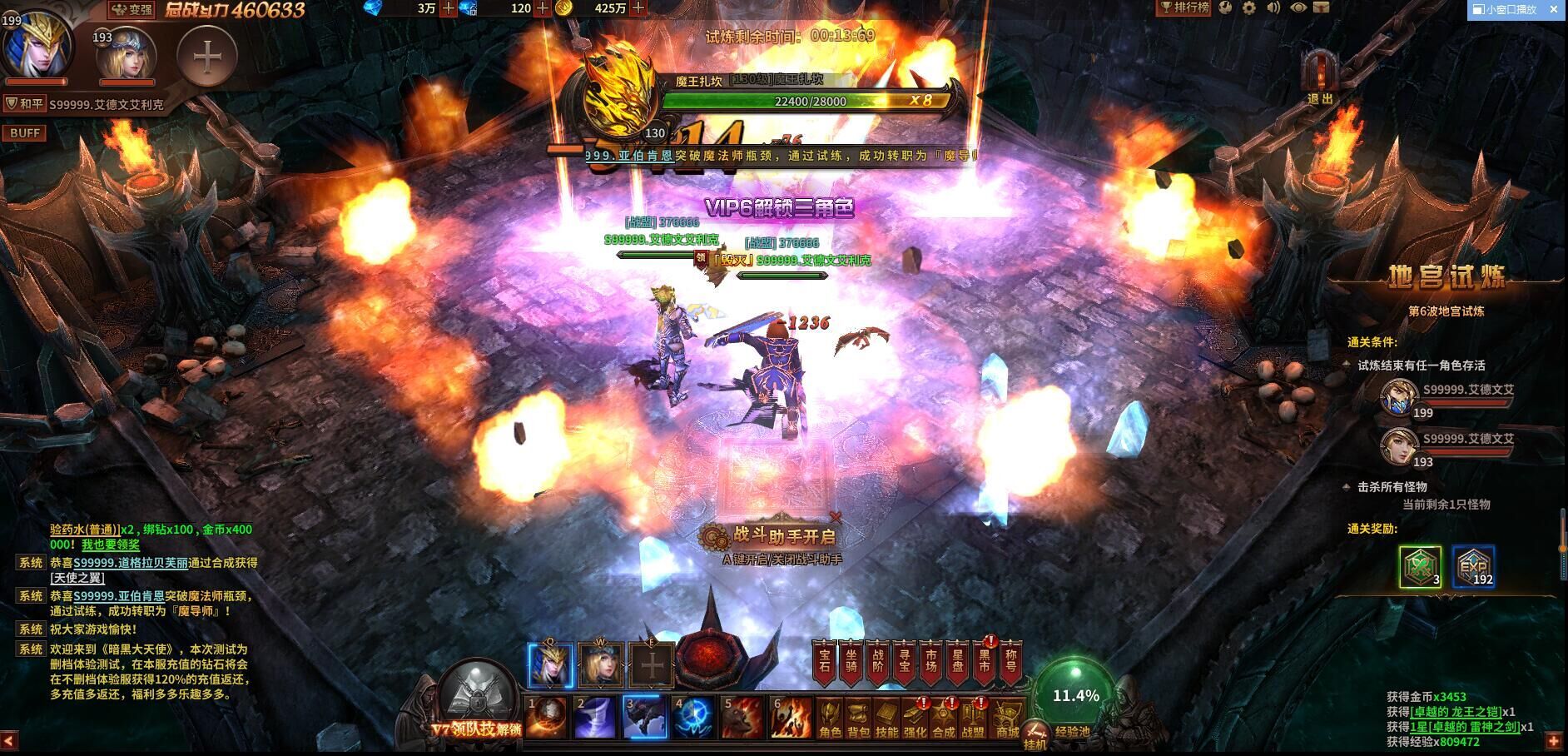Open the 黑市 black market banner
This screenshot has width=1568, height=756.
coord(984,662)
